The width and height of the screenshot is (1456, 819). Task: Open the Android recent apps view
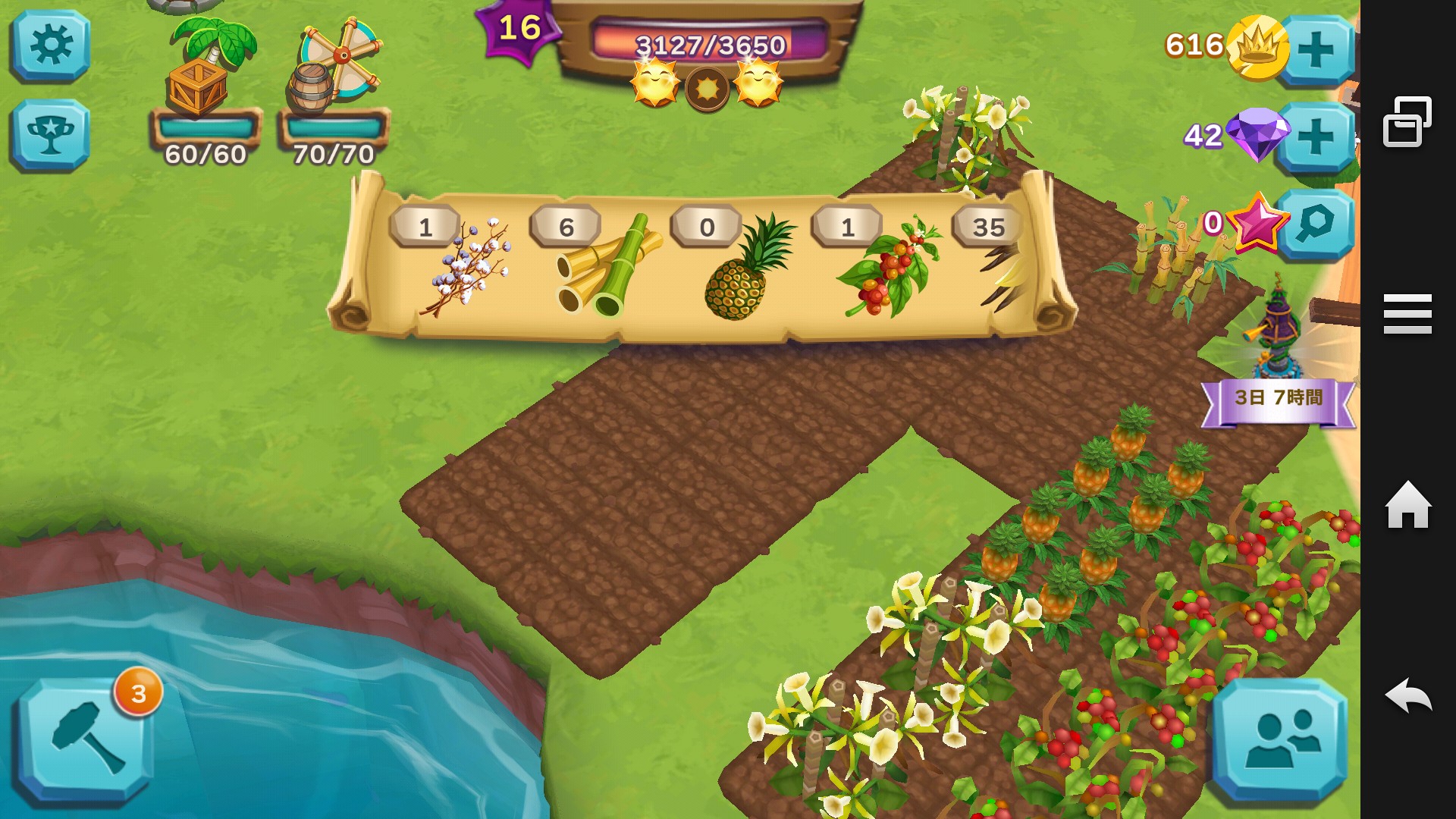(x=1407, y=121)
